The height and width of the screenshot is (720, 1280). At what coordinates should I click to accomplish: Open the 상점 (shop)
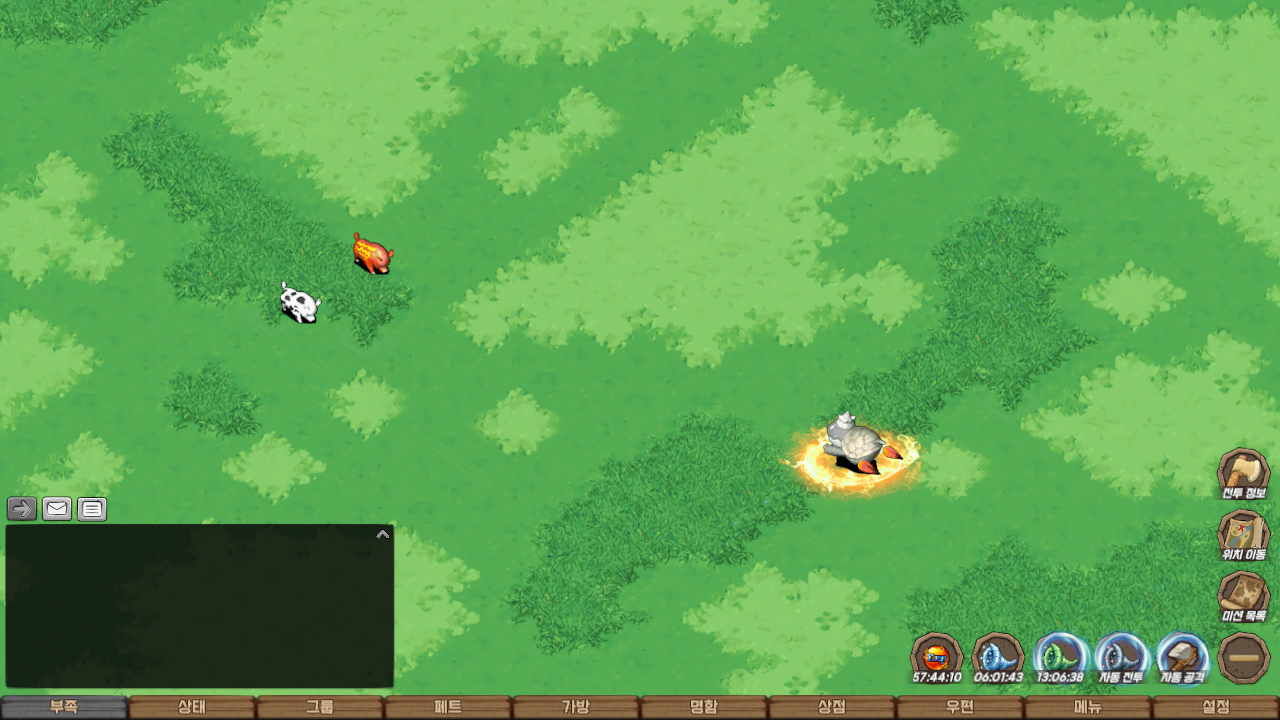click(832, 707)
